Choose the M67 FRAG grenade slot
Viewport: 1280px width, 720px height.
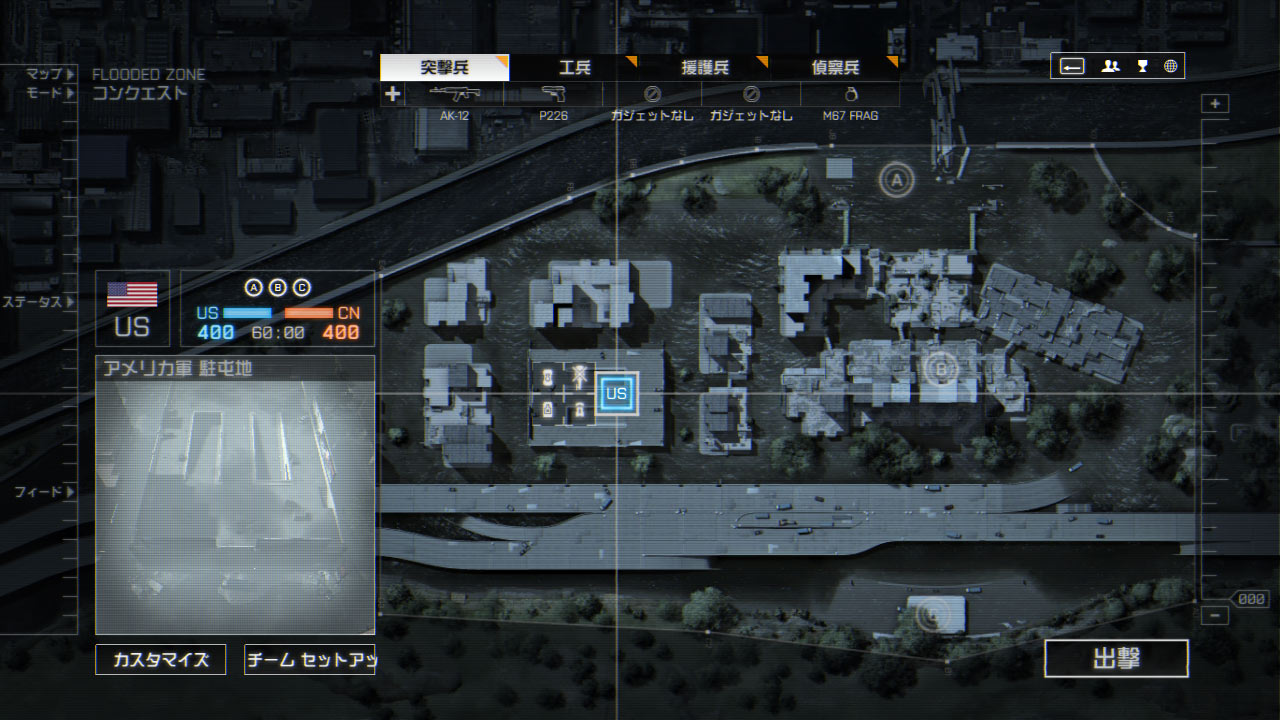pos(850,95)
